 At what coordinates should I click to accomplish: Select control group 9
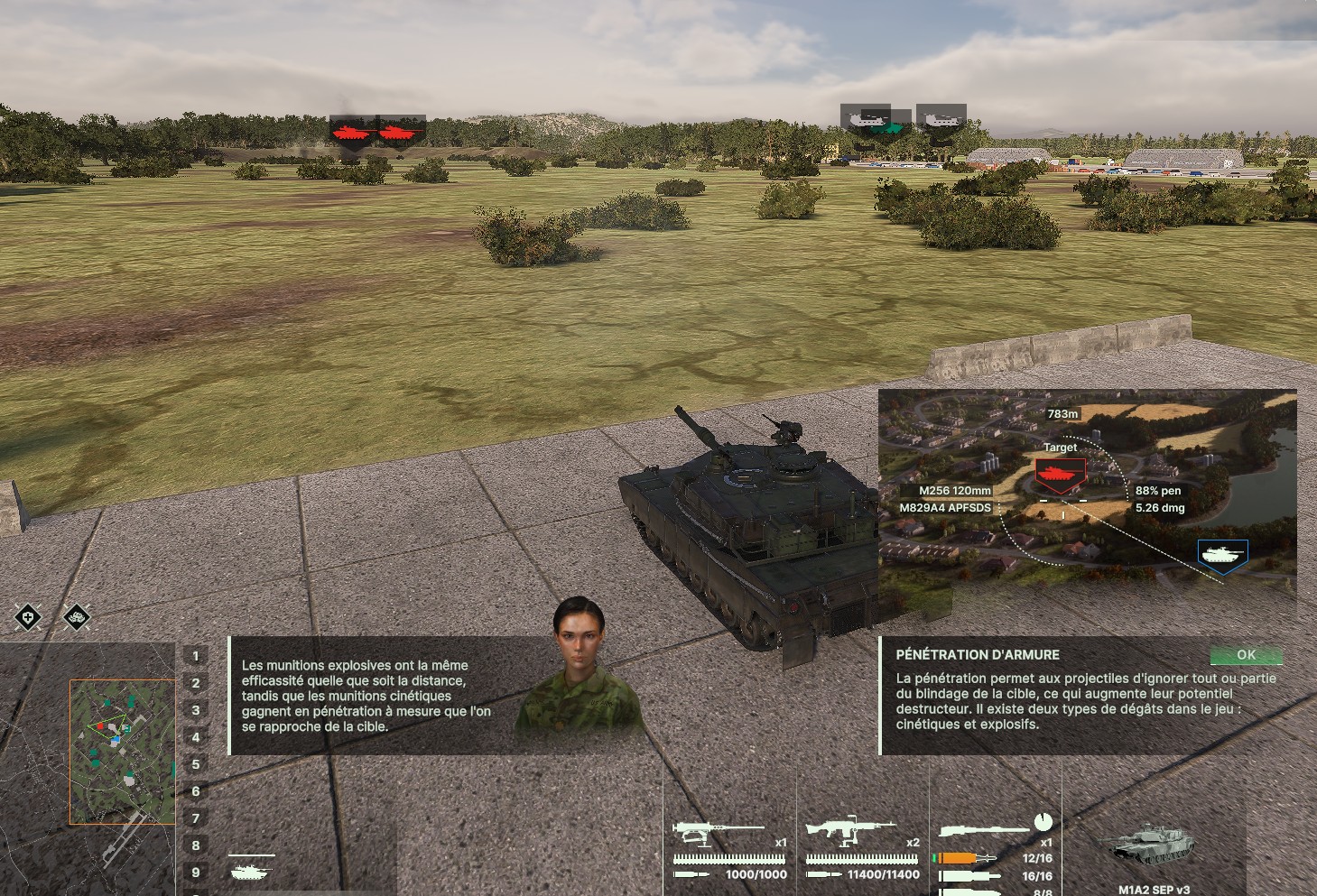(x=196, y=873)
